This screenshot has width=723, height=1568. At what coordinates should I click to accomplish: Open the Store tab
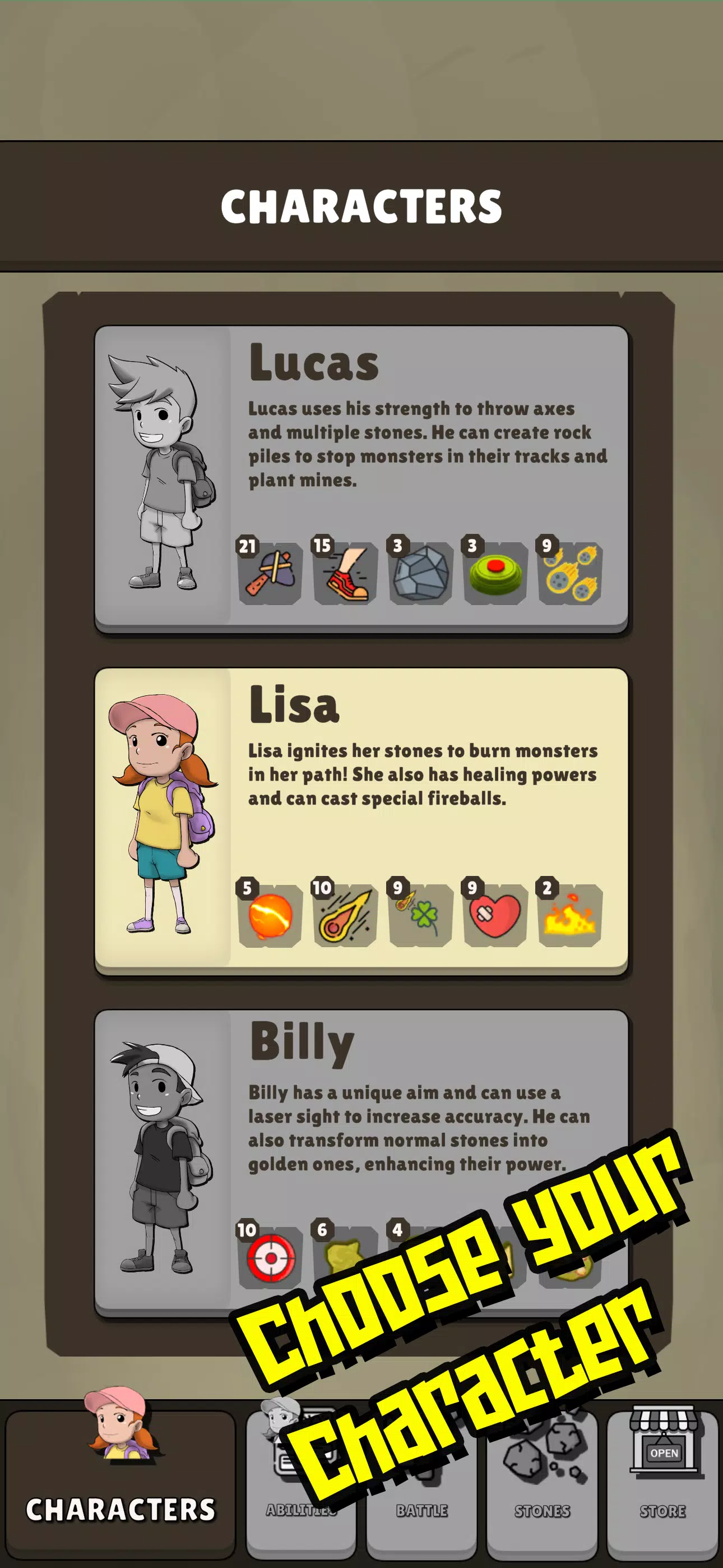coord(662,1479)
